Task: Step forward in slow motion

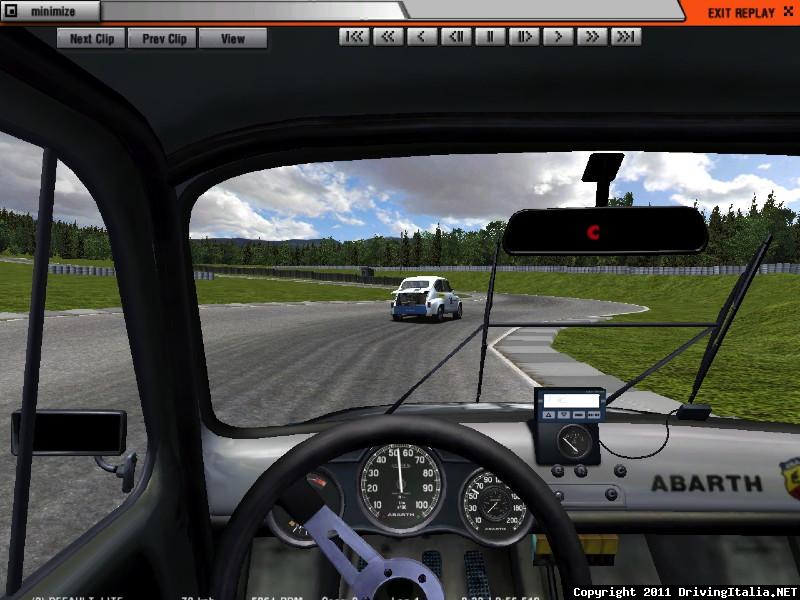Action: [x=524, y=37]
